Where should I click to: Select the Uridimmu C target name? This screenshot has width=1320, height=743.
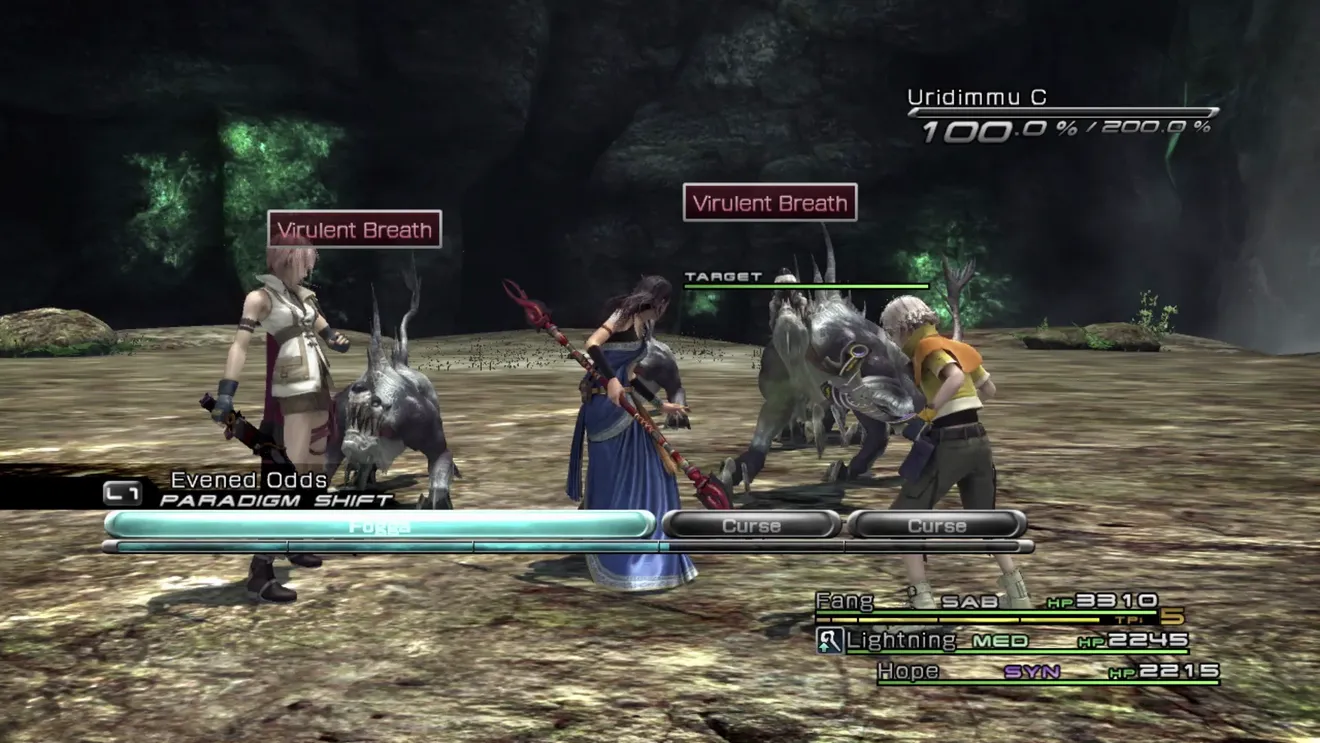976,98
